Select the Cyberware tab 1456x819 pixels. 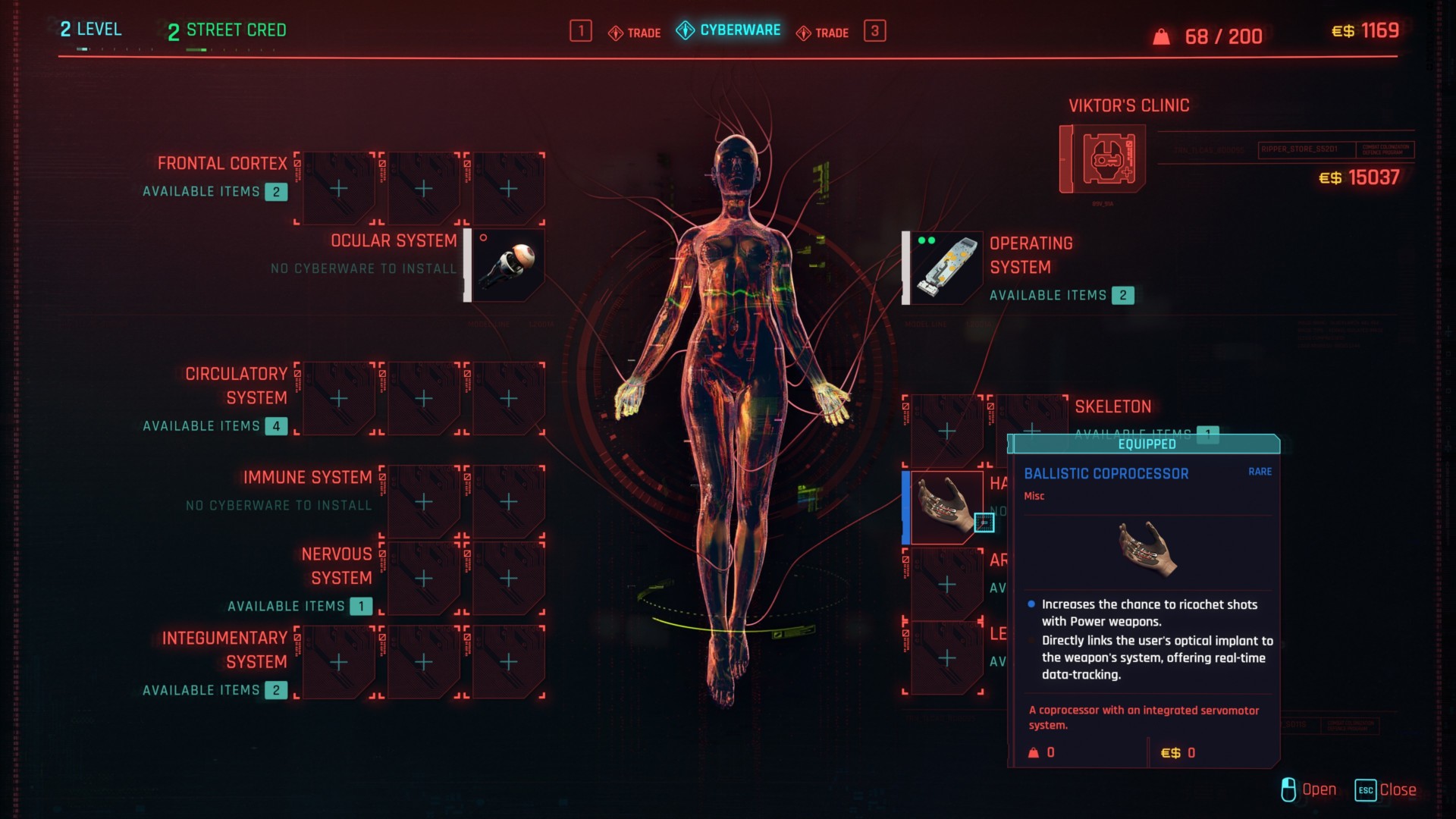point(728,31)
